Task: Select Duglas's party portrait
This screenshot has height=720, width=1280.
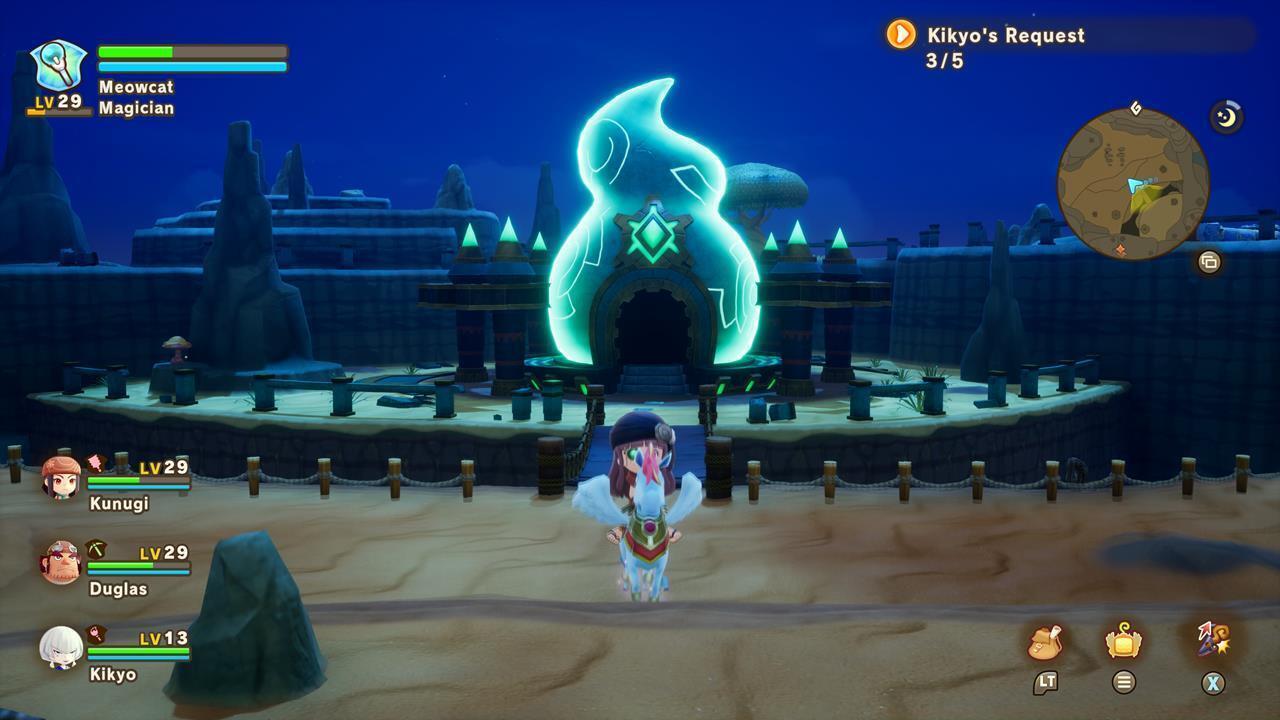Action: 60,560
